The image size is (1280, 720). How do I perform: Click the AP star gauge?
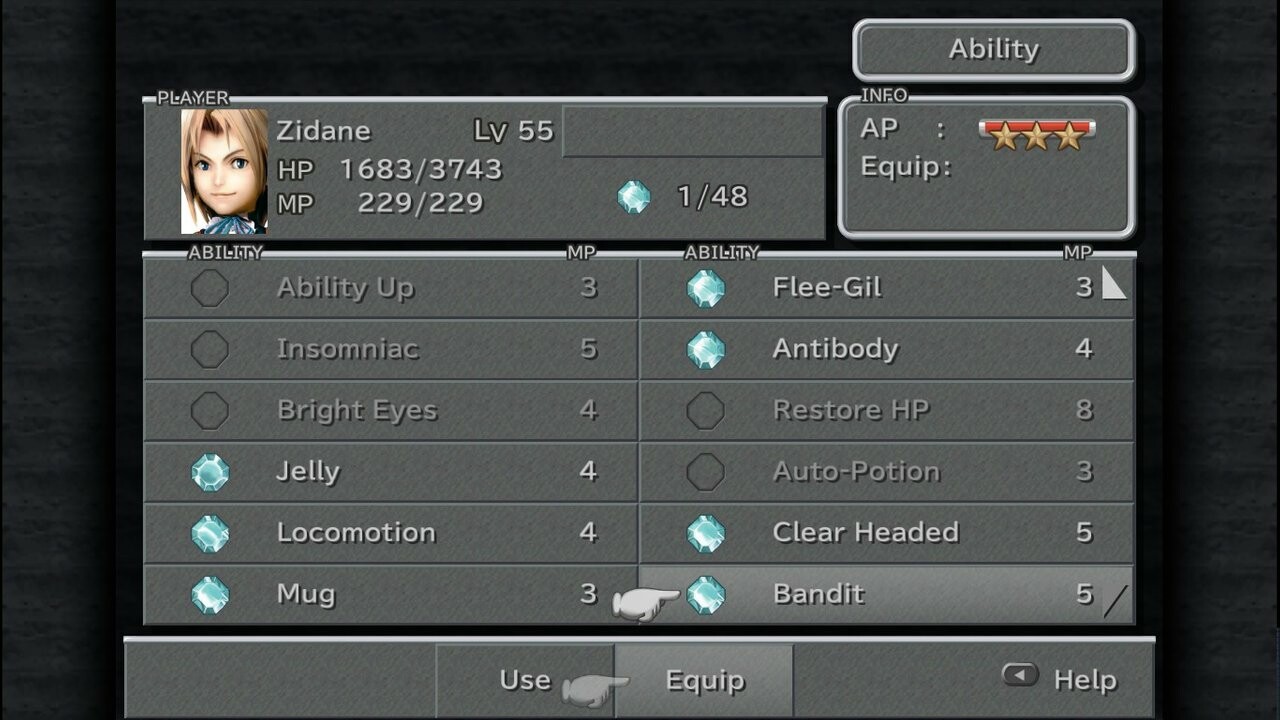click(1036, 135)
